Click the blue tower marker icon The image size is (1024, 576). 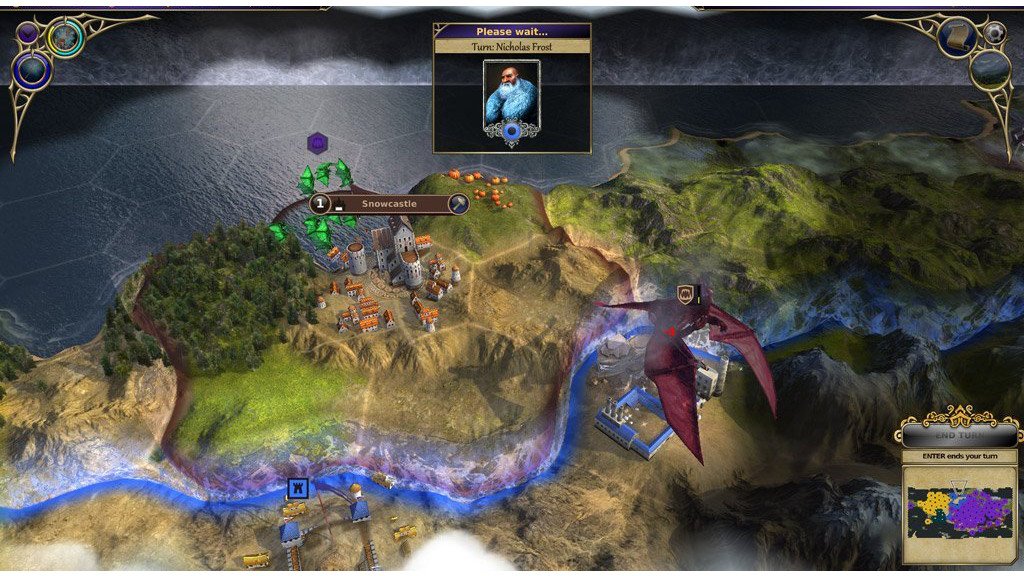[297, 488]
